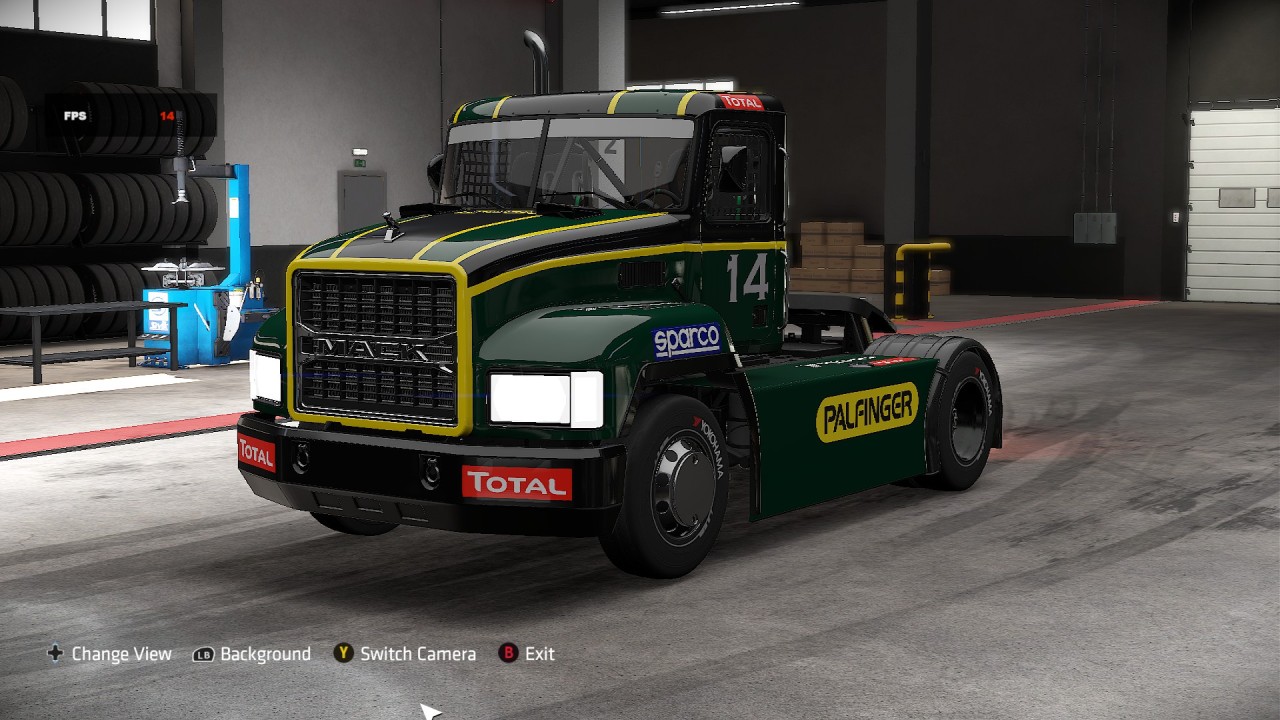Exit the truck showroom view

[528, 654]
